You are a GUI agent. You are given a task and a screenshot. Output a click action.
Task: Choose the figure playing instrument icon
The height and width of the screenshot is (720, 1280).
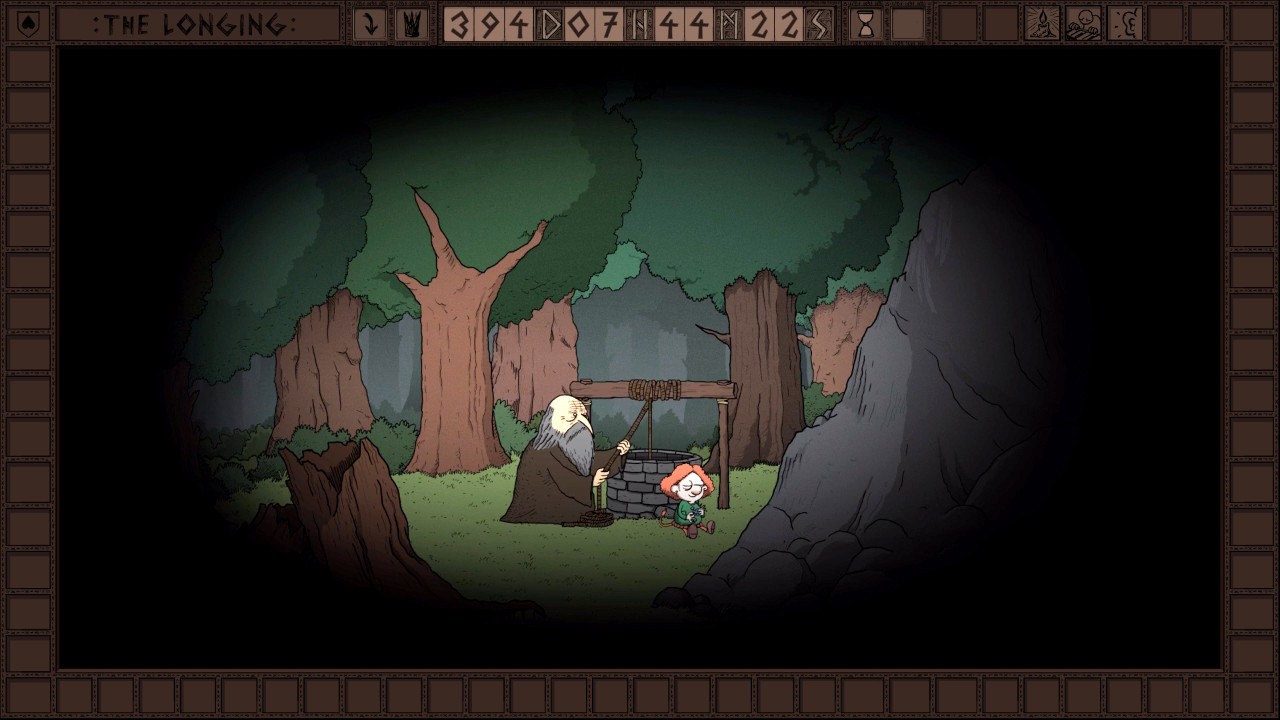(x=1083, y=24)
